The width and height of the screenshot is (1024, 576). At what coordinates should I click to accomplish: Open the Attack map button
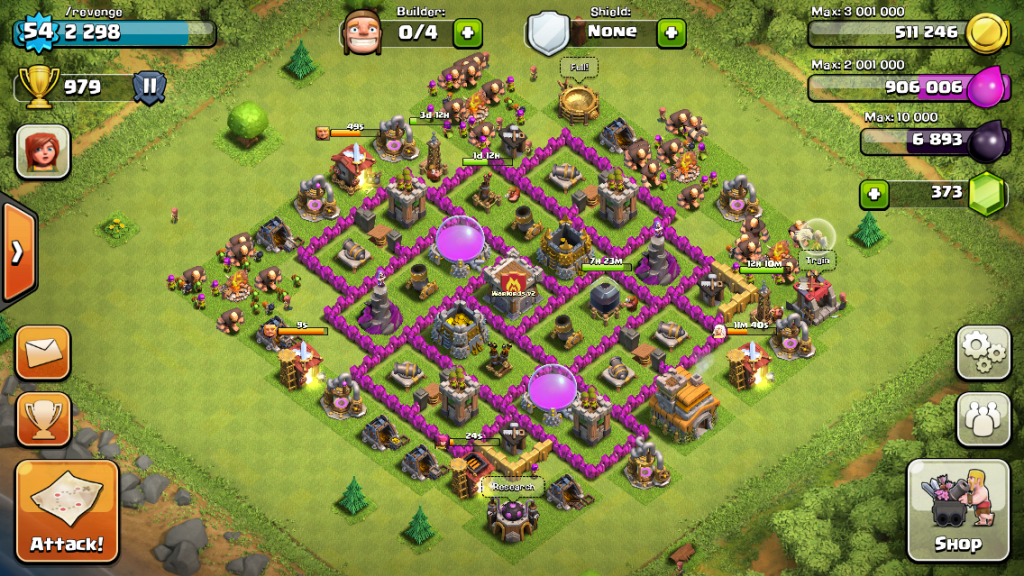(x=67, y=510)
